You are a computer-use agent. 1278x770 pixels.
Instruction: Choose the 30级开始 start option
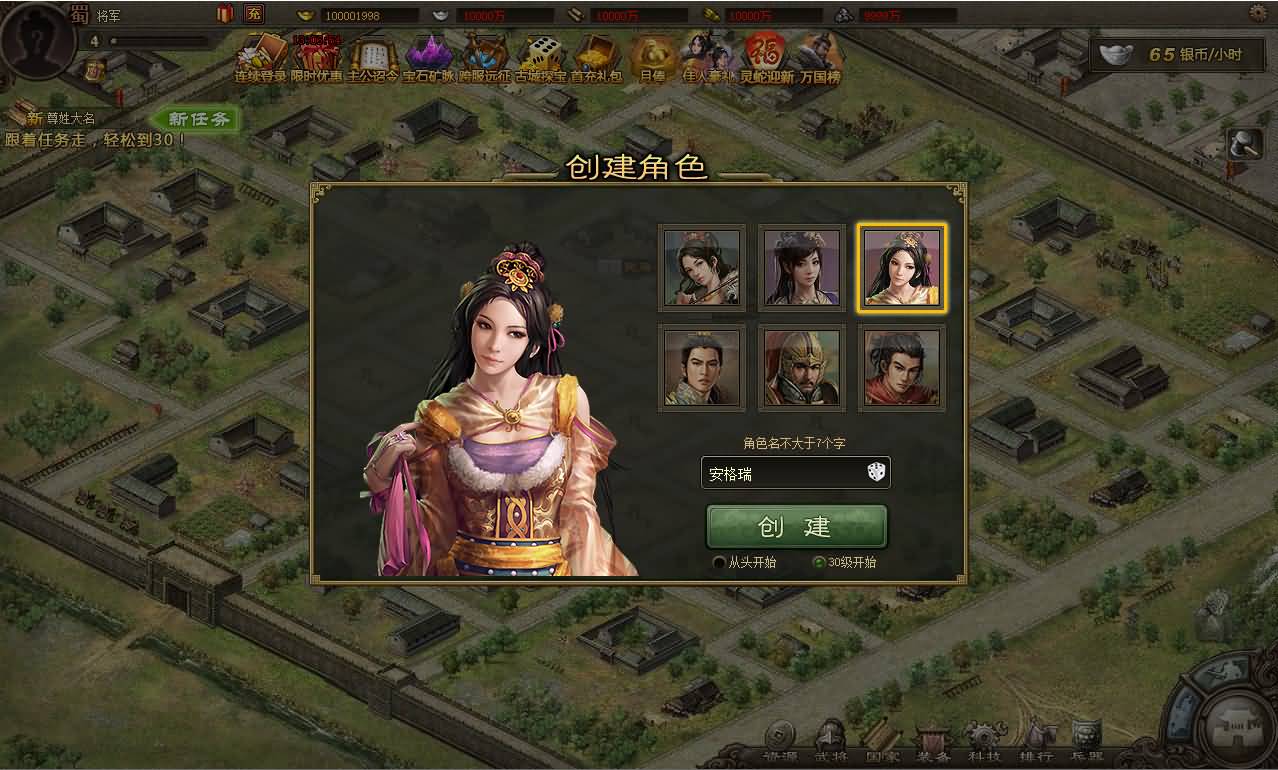[820, 563]
